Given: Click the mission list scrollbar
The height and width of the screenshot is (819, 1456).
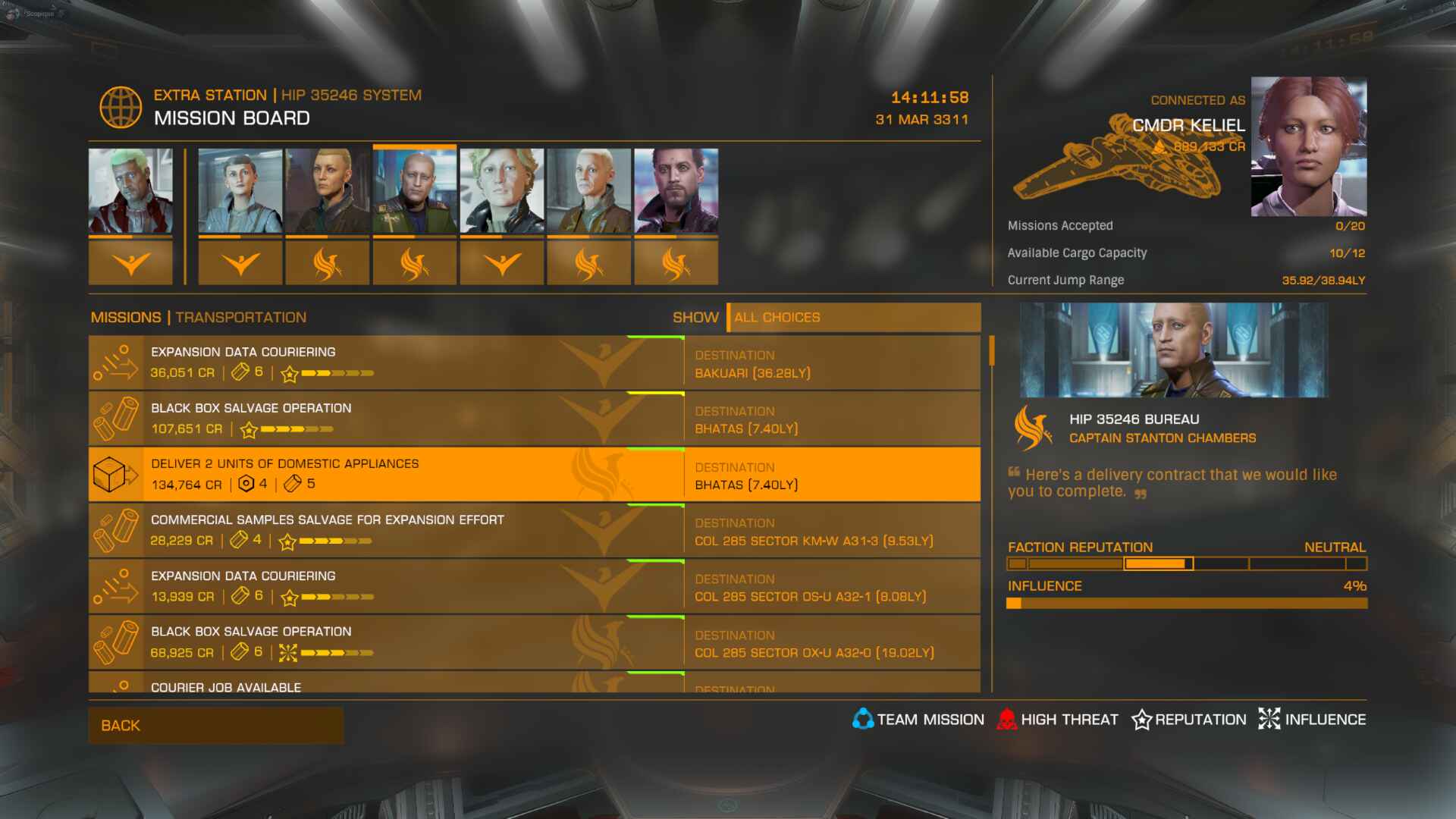Looking at the screenshot, I should (x=991, y=353).
